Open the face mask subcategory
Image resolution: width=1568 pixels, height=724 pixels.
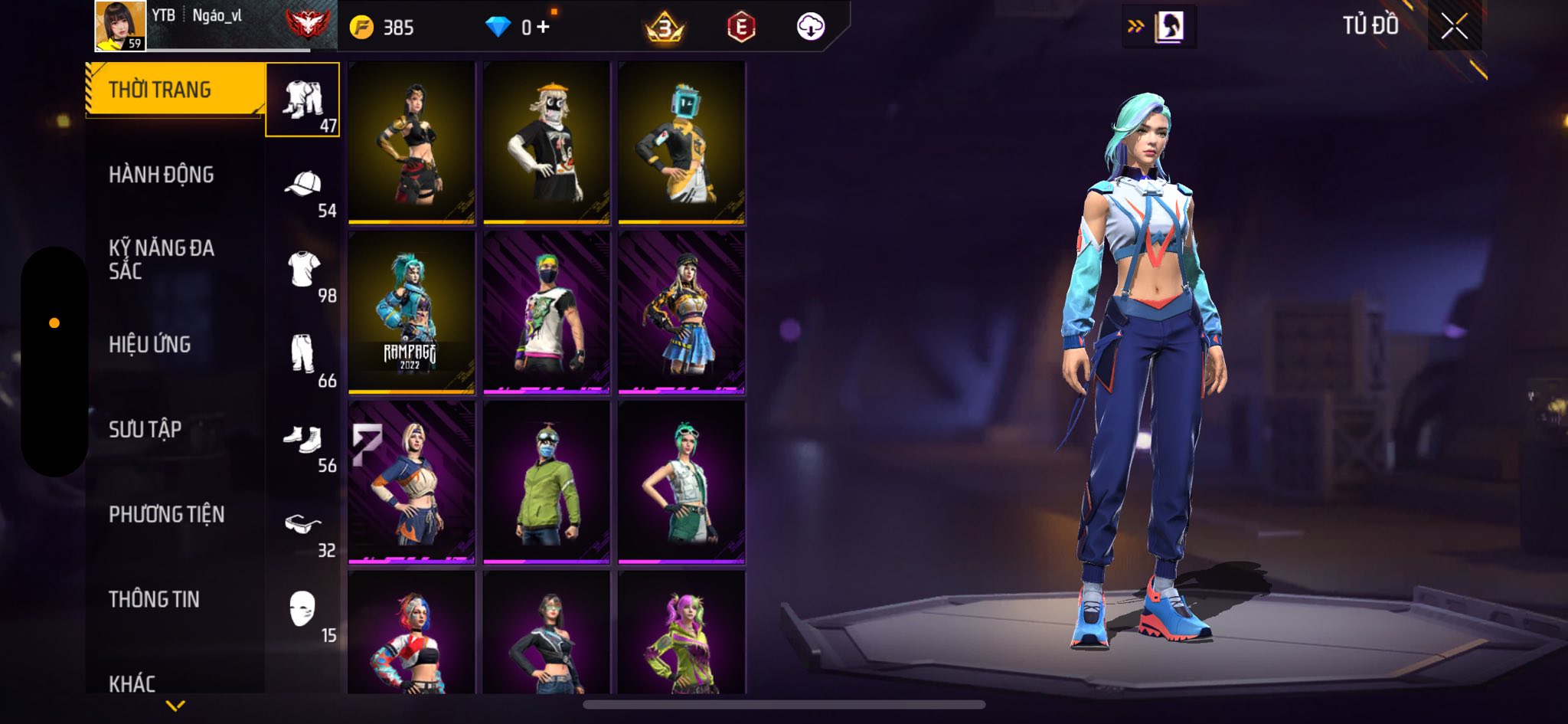coord(303,611)
